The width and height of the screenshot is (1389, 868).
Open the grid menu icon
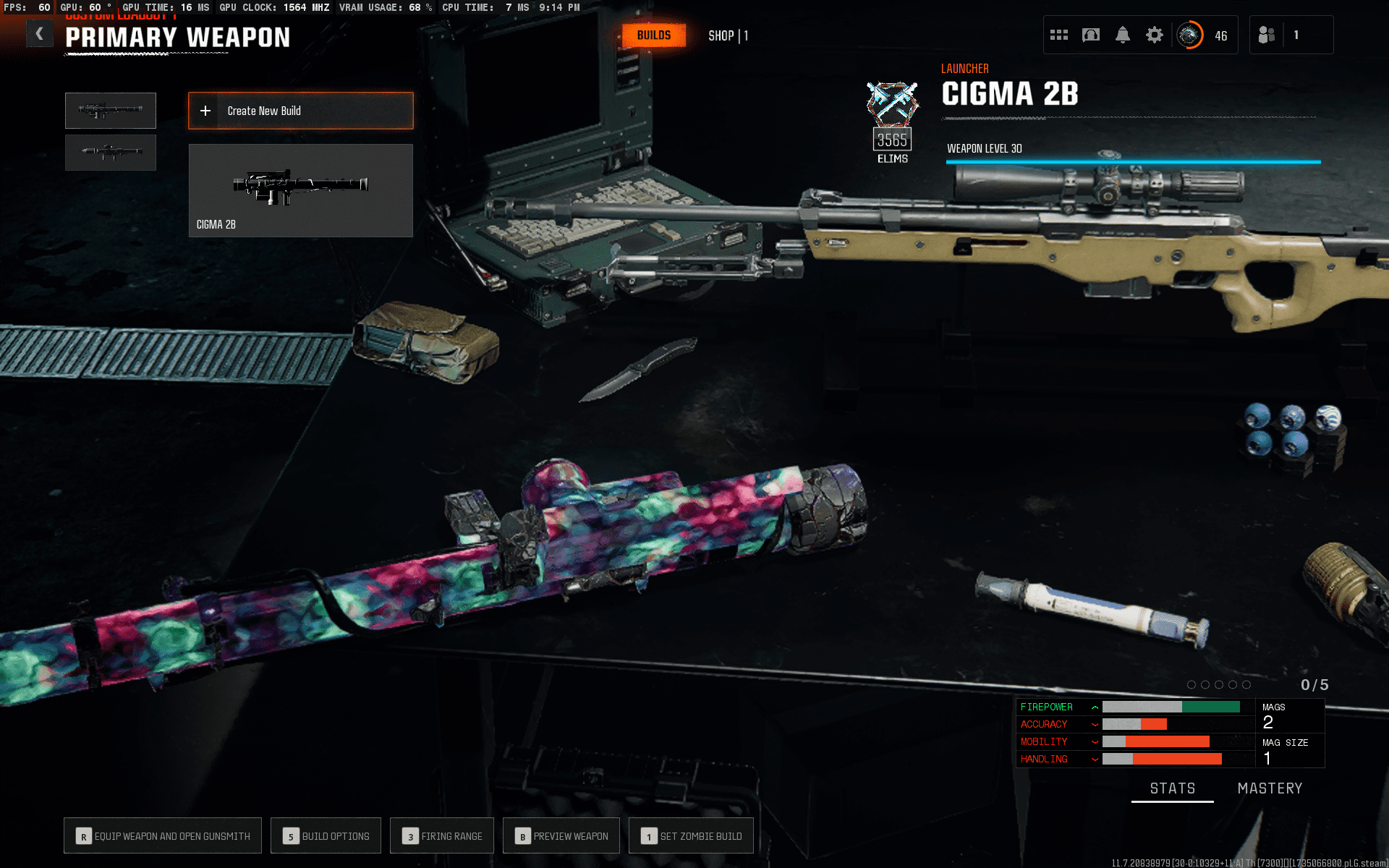[x=1058, y=35]
